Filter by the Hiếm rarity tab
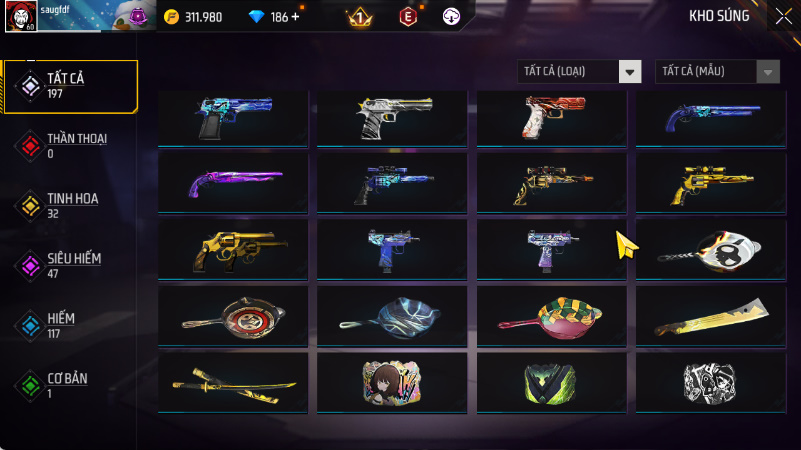 tap(68, 325)
